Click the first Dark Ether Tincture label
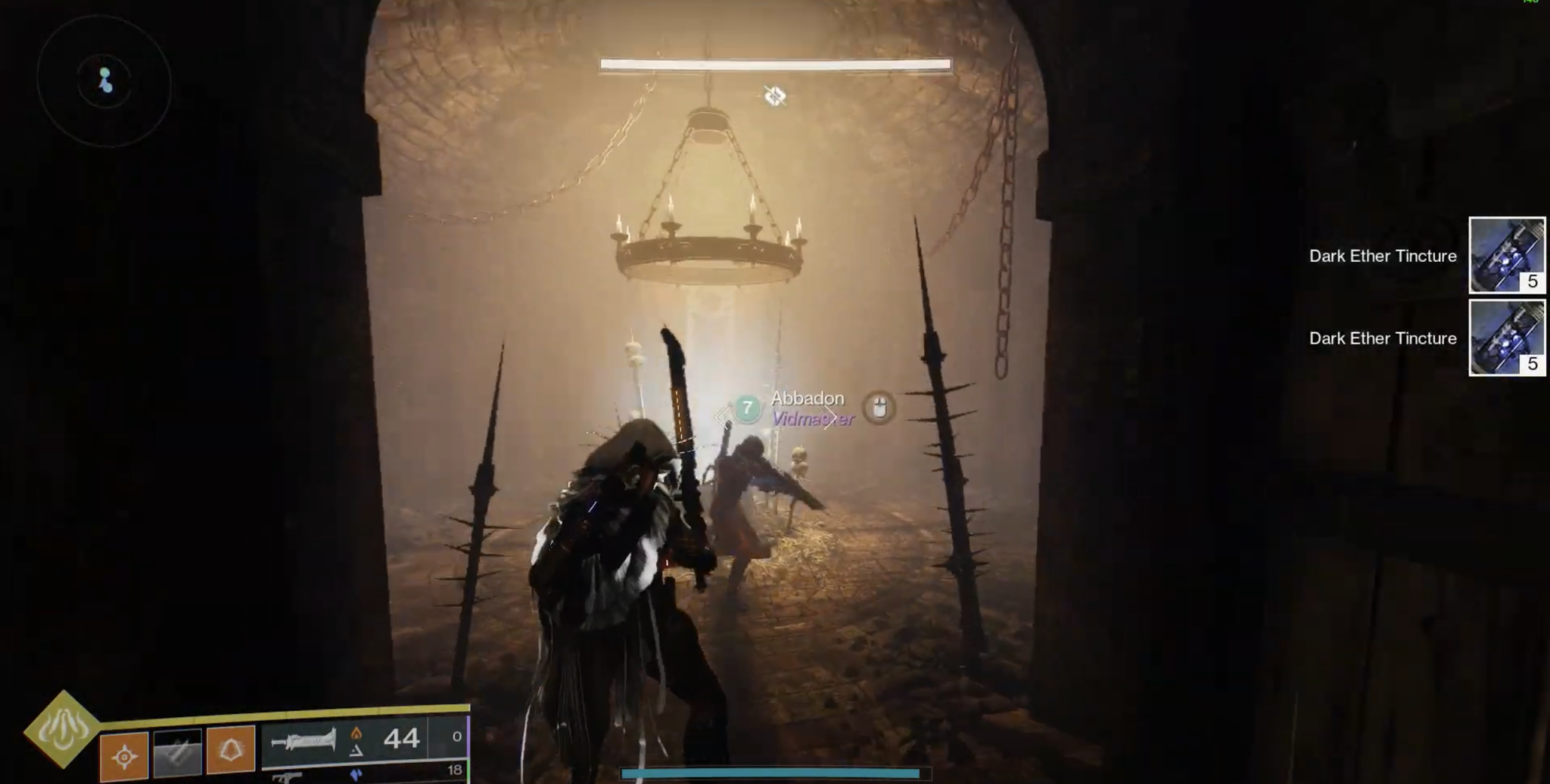Screen dimensions: 1550x784 pyautogui.click(x=1382, y=256)
